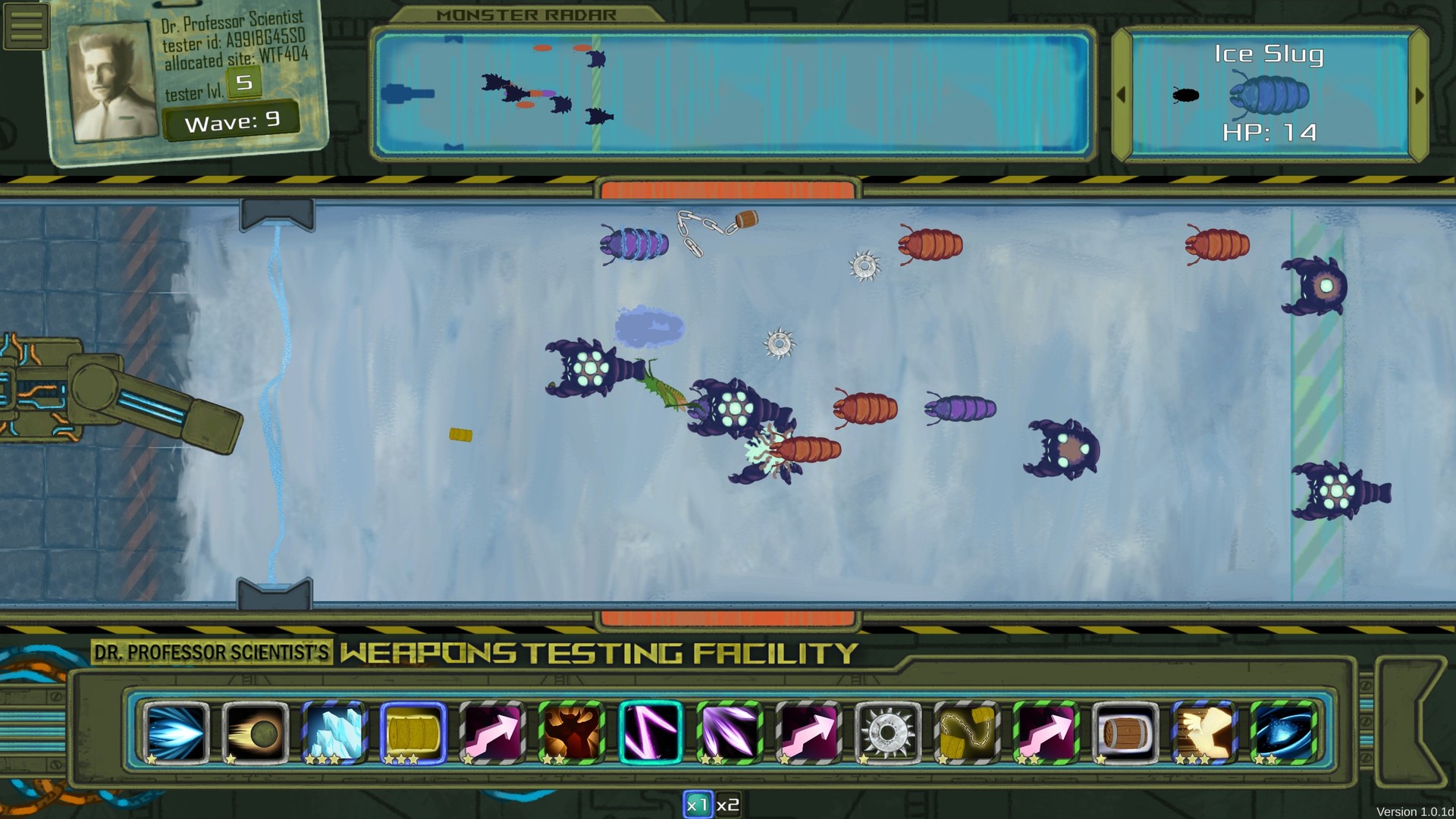
Task: Choose the ice shard weapon
Action: [332, 733]
